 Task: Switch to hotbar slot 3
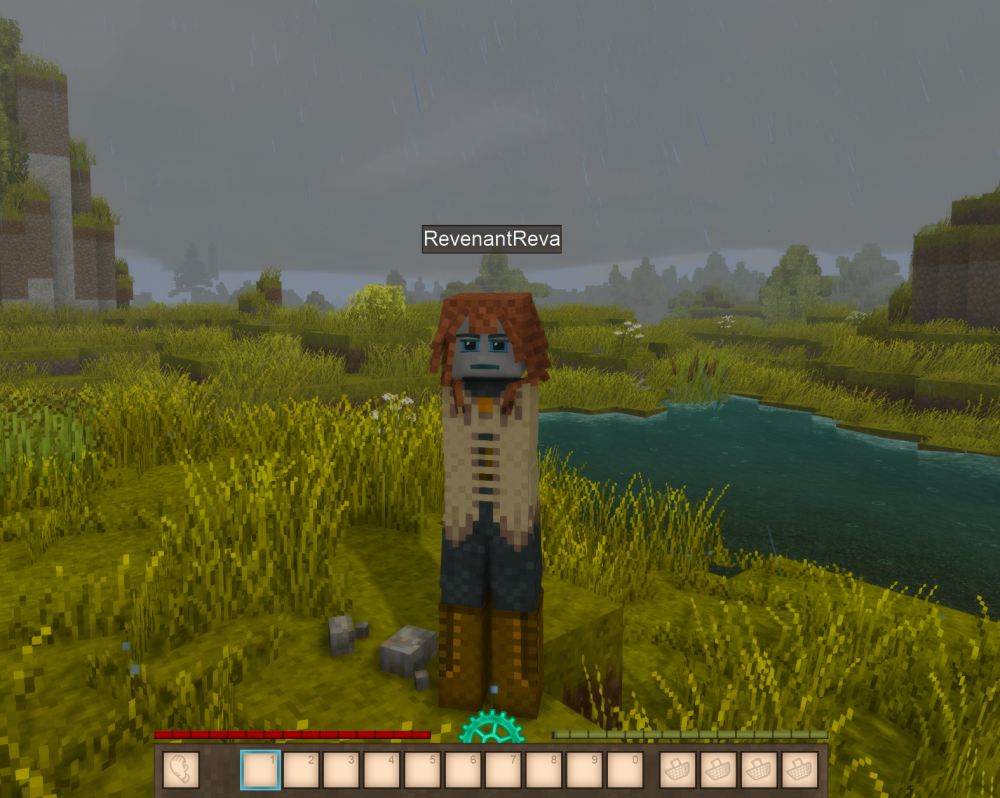coord(342,770)
